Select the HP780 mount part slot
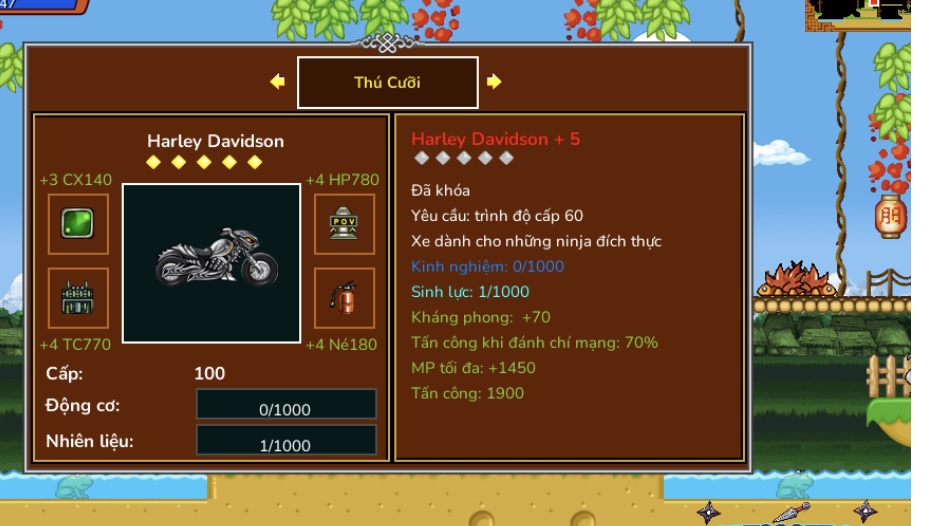Image resolution: width=931 pixels, height=526 pixels. [344, 224]
